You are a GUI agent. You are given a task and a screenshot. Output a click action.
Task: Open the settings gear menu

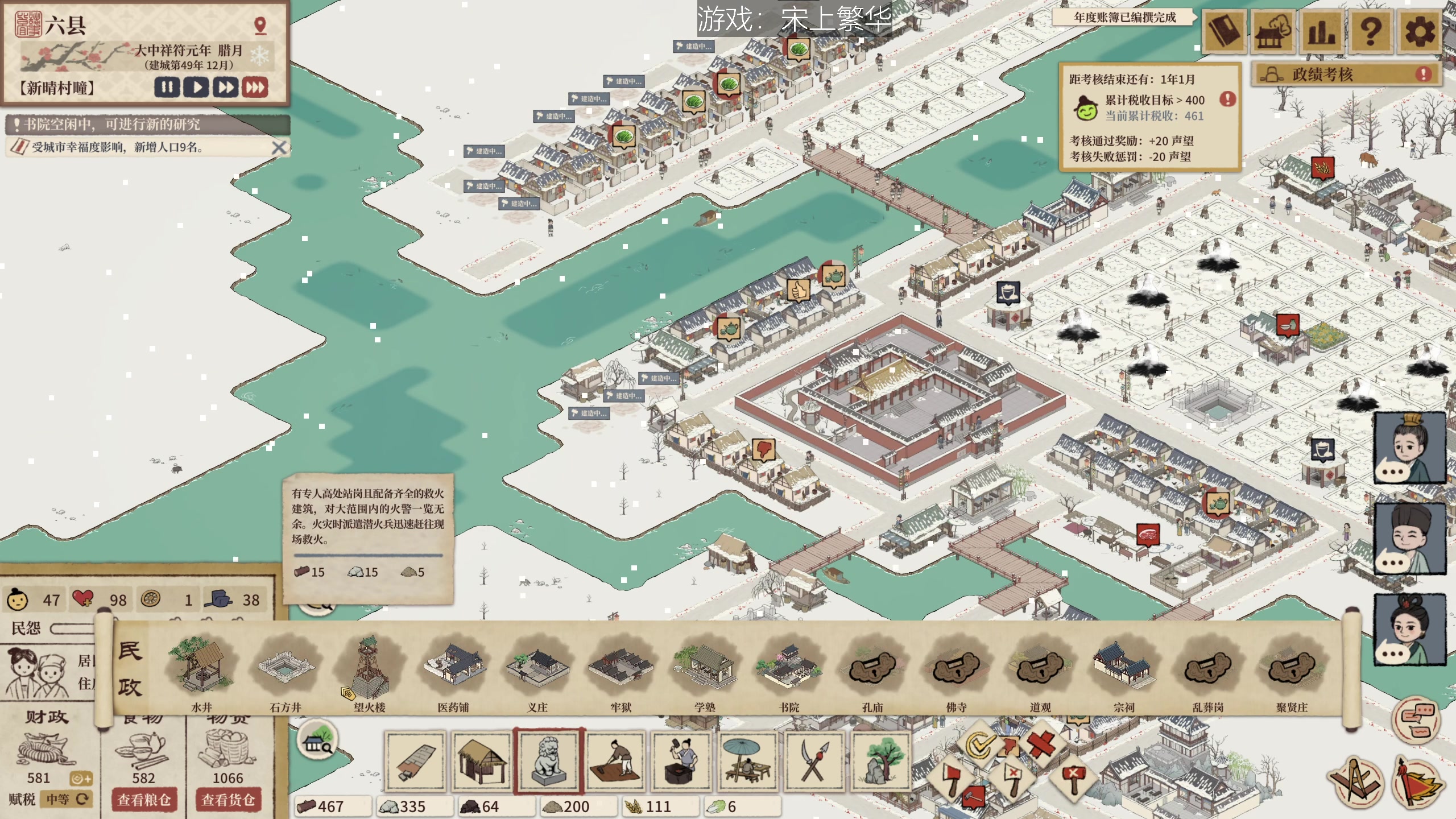click(1419, 31)
